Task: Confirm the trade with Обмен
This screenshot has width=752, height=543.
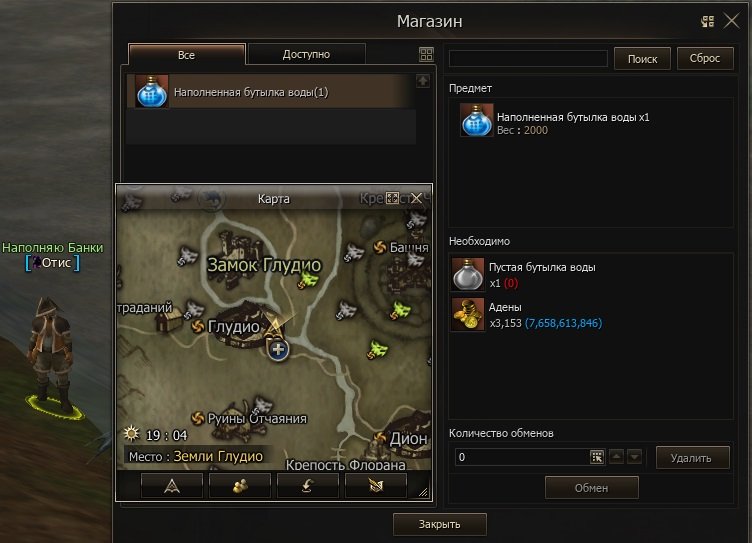Action: 591,487
